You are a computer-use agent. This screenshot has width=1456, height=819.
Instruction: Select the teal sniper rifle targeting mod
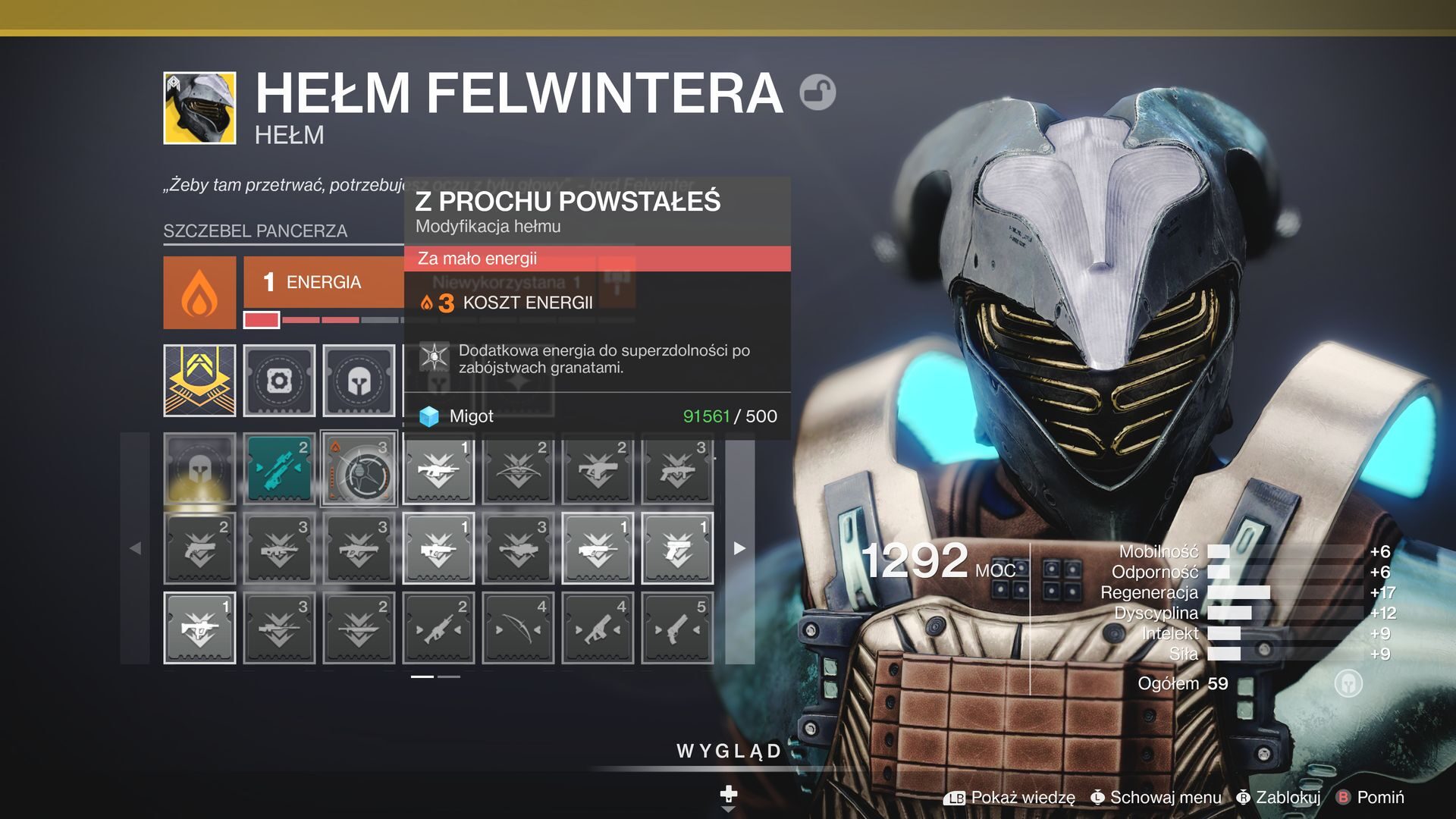pyautogui.click(x=279, y=469)
